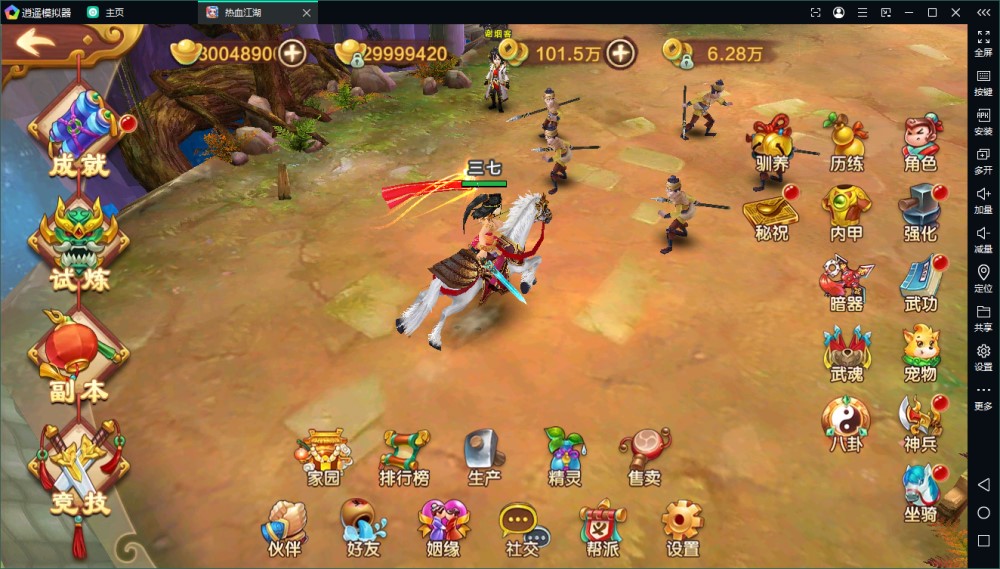Open the 帮派 guild menu
The height and width of the screenshot is (569, 1000).
coord(602,527)
